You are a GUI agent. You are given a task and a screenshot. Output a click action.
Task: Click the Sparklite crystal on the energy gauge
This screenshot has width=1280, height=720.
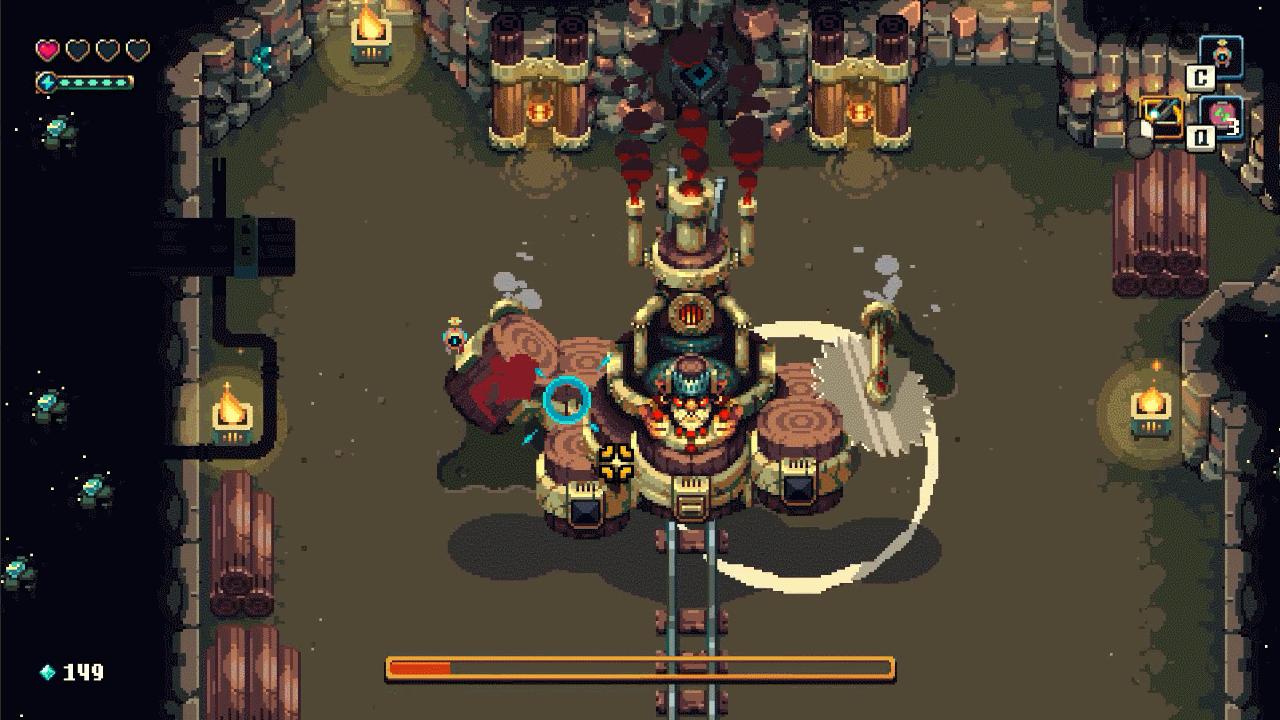[46, 82]
